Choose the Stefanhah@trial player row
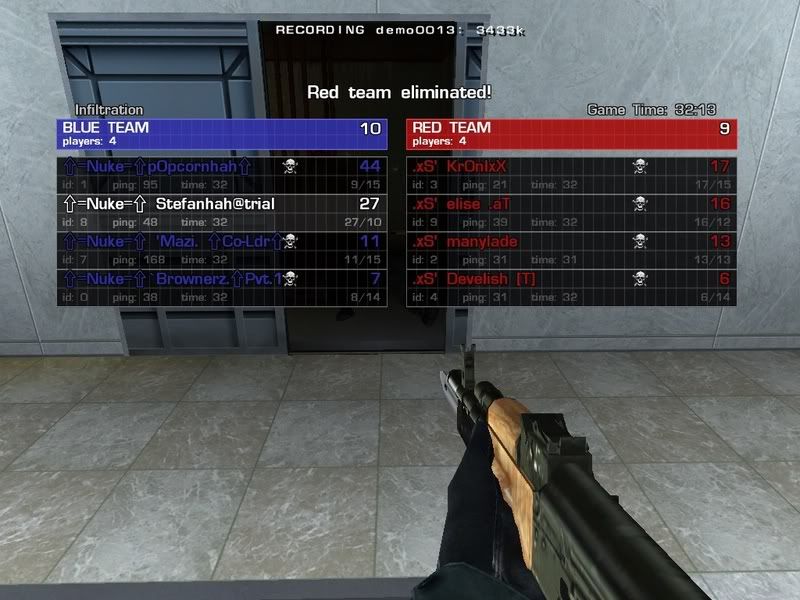This screenshot has height=600, width=800. coord(222,211)
